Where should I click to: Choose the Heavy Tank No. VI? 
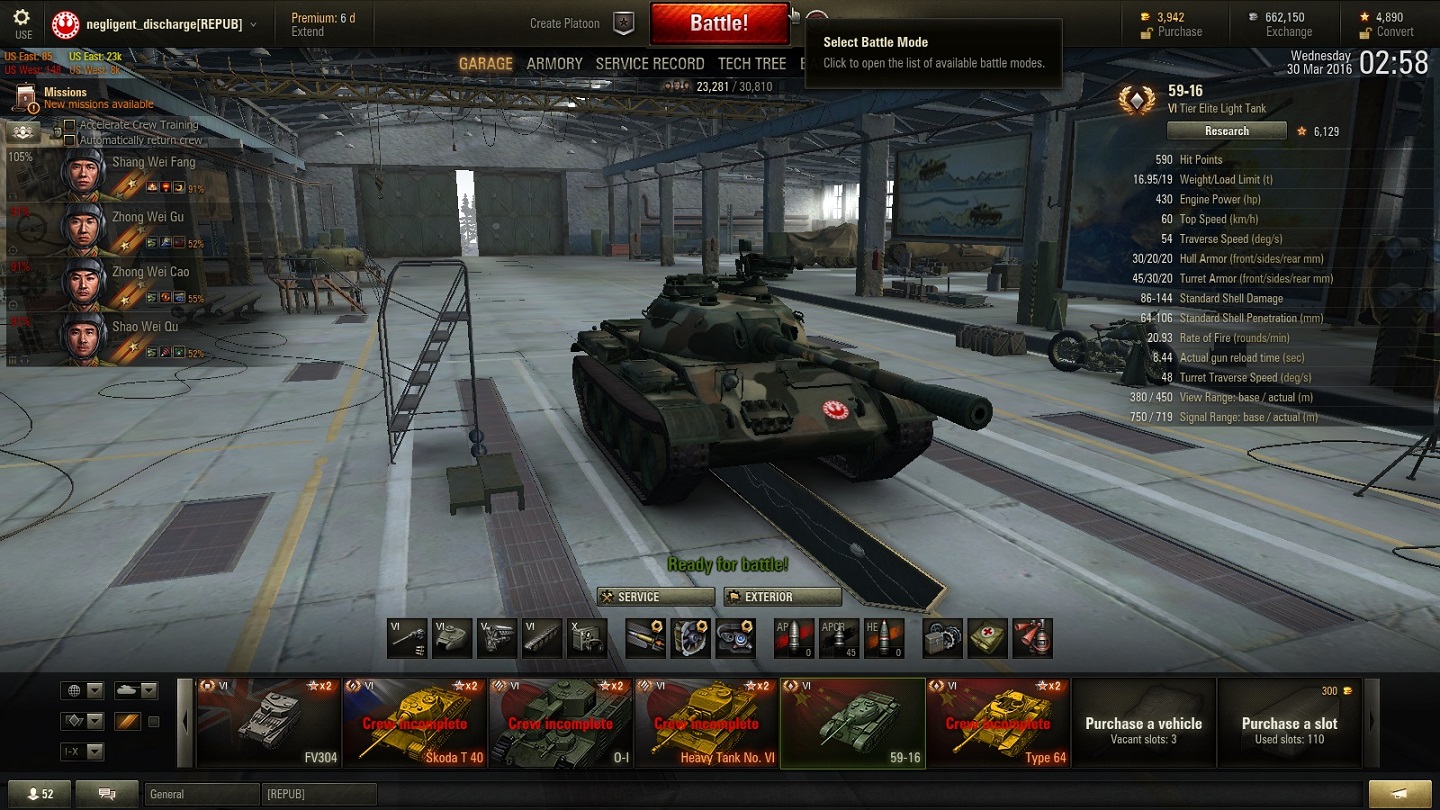706,723
